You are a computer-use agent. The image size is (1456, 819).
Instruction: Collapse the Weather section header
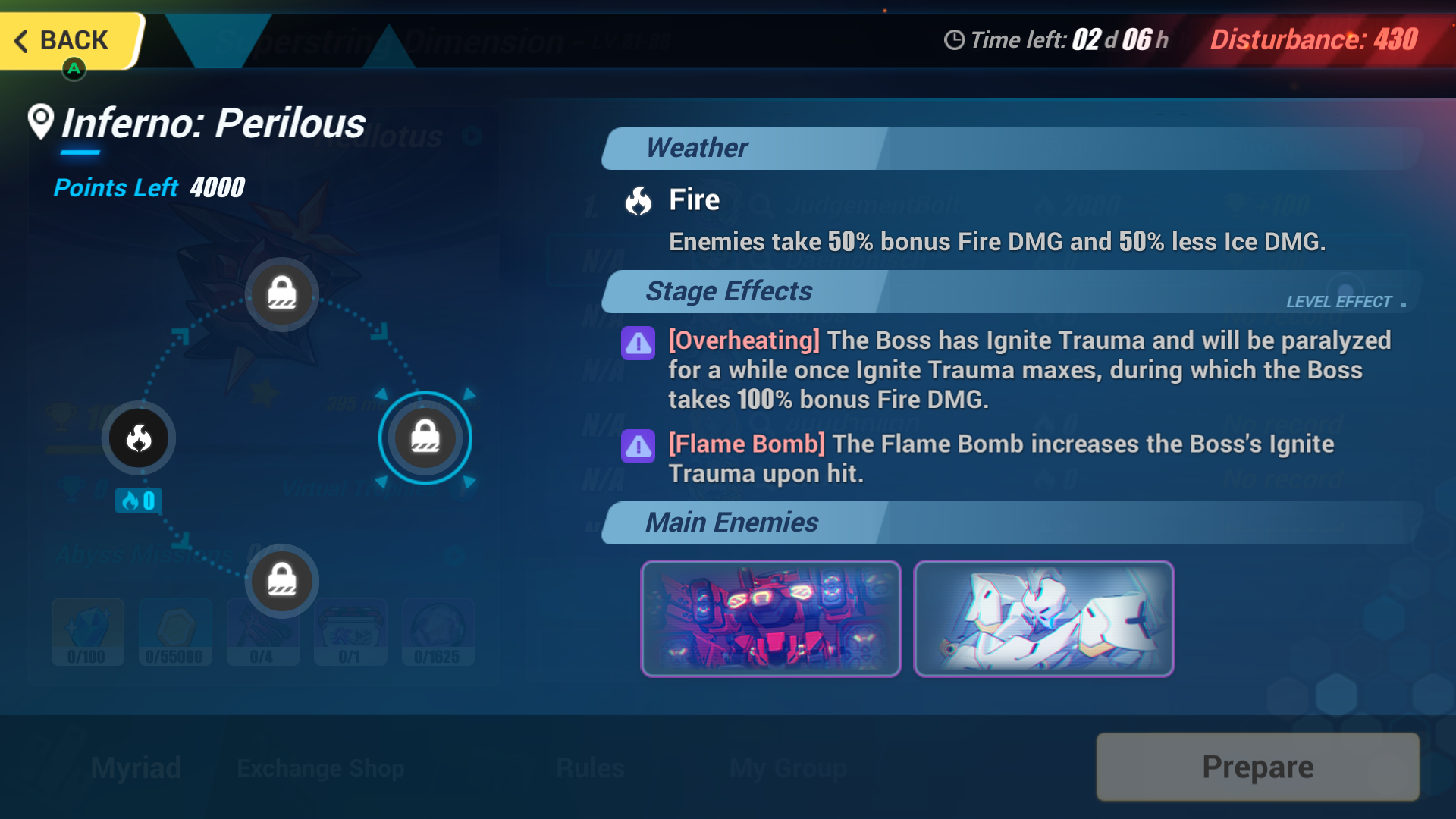pos(697,148)
